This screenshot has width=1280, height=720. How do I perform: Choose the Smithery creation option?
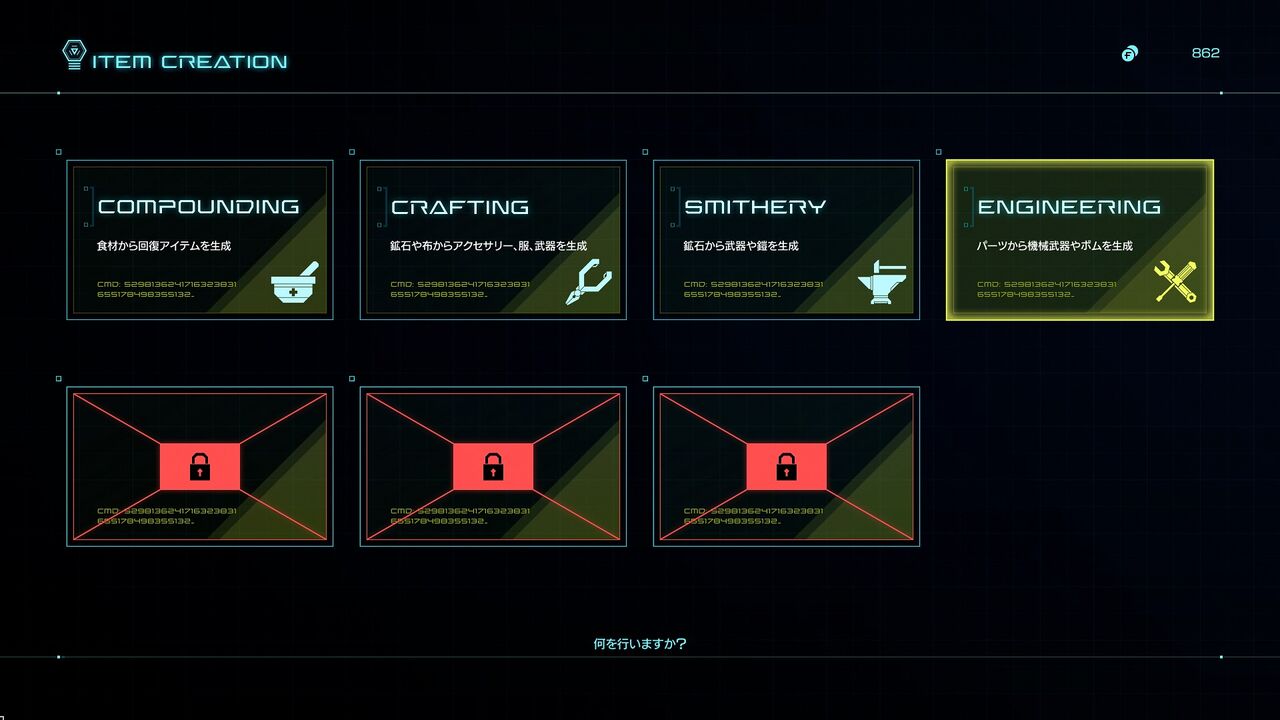(x=786, y=240)
